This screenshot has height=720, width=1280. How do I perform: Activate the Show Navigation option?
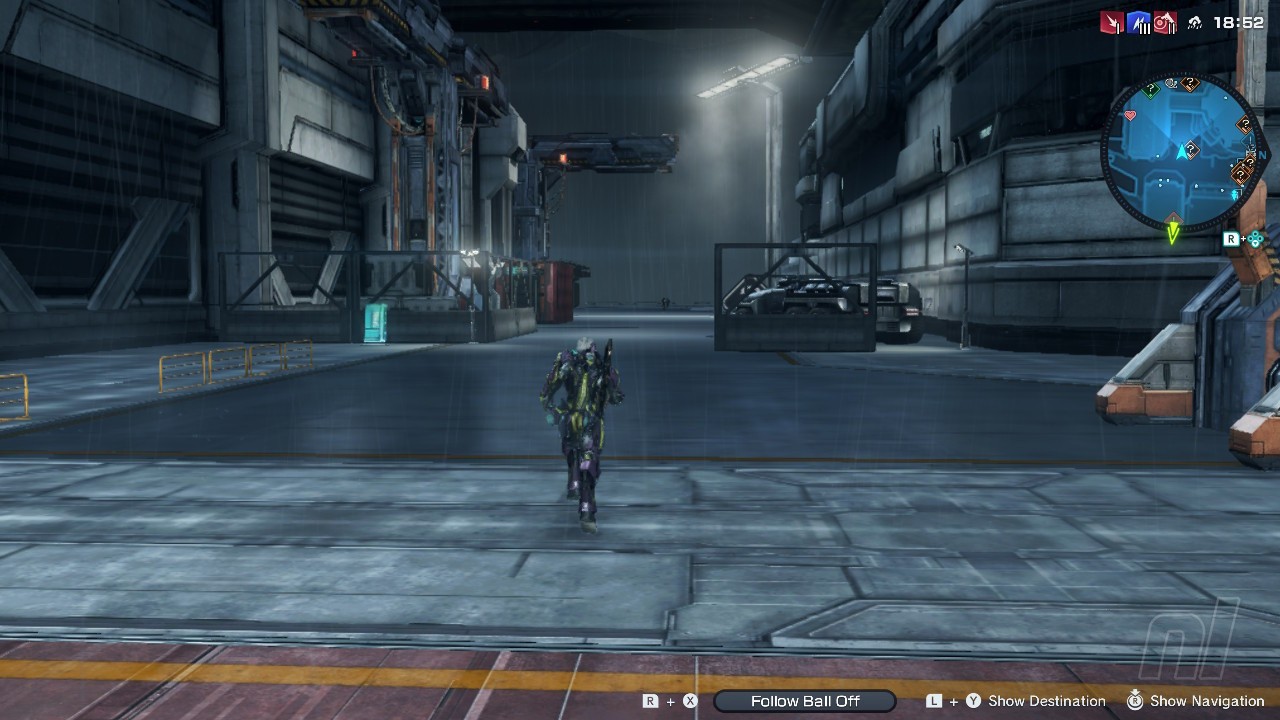pyautogui.click(x=1206, y=701)
